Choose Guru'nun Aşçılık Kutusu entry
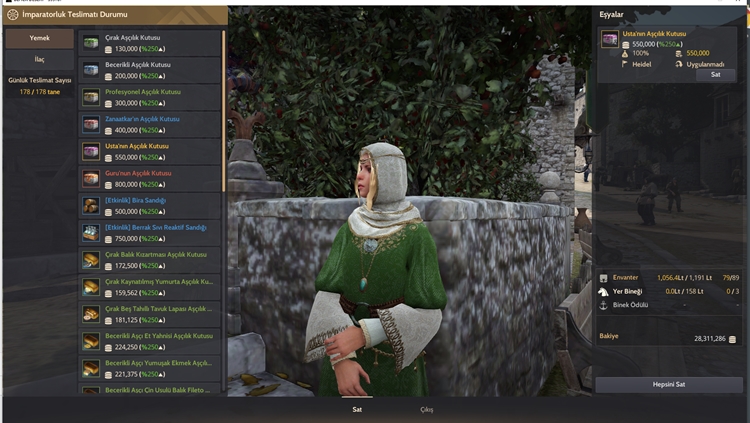The image size is (750, 423). (150, 178)
